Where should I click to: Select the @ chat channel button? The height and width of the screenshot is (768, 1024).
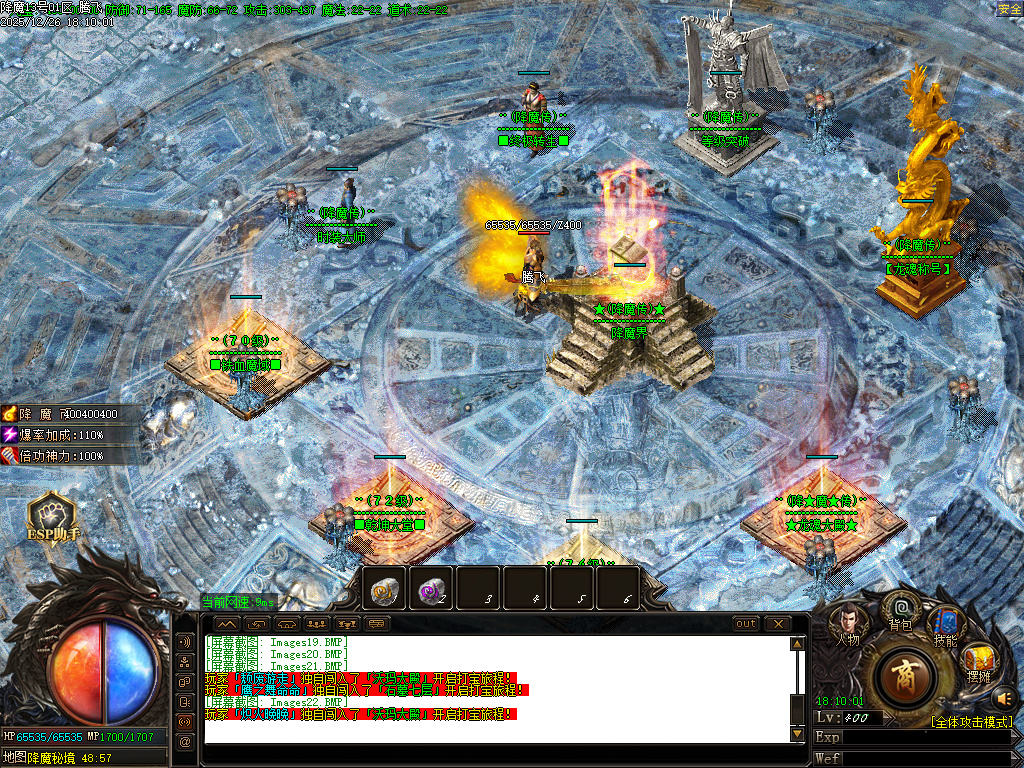184,742
